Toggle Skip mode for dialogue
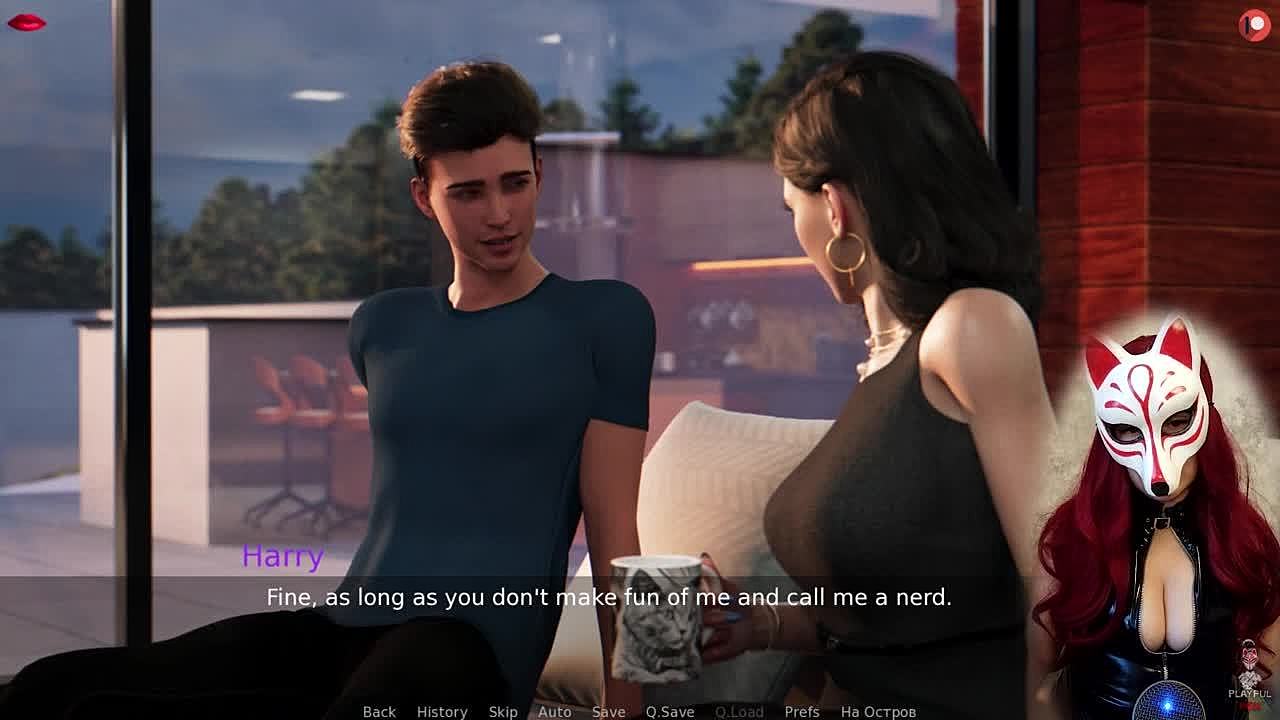The image size is (1280, 720). coord(503,711)
